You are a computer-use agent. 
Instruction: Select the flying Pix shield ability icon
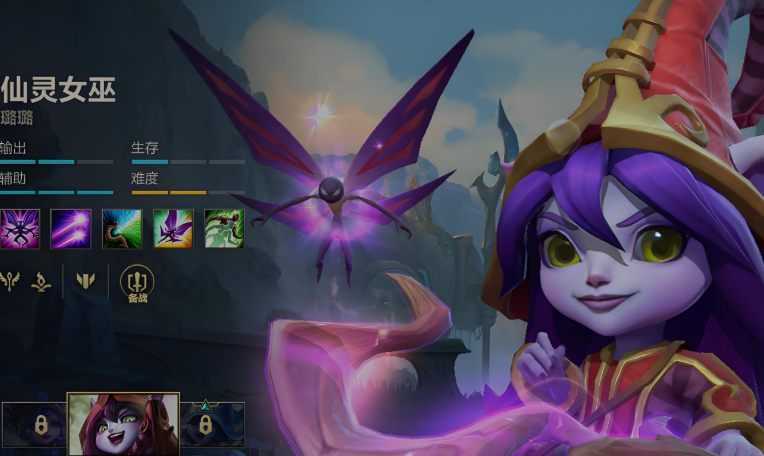pos(173,228)
